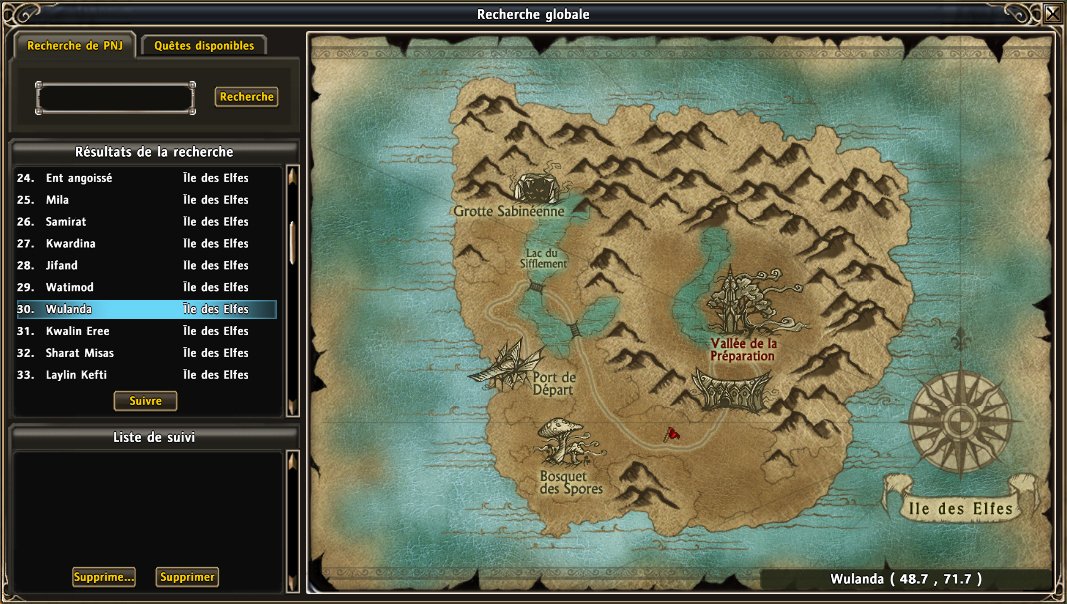Select the highlighted Wulanda row
The image size is (1067, 604).
146,310
